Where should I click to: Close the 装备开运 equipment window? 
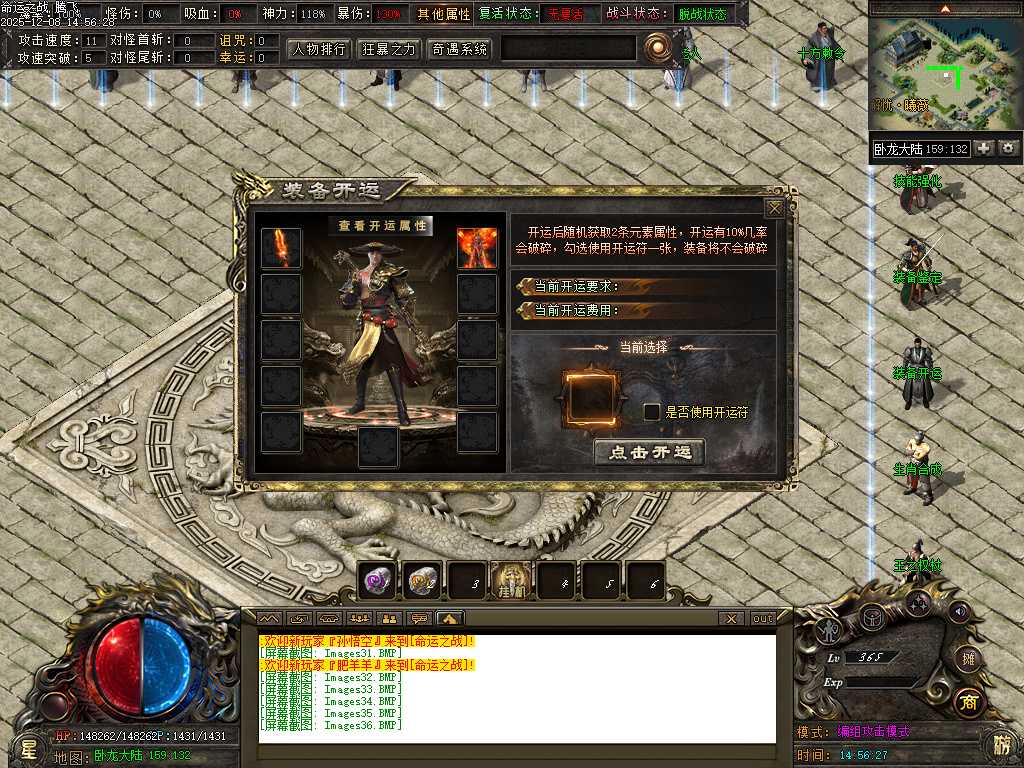click(774, 208)
